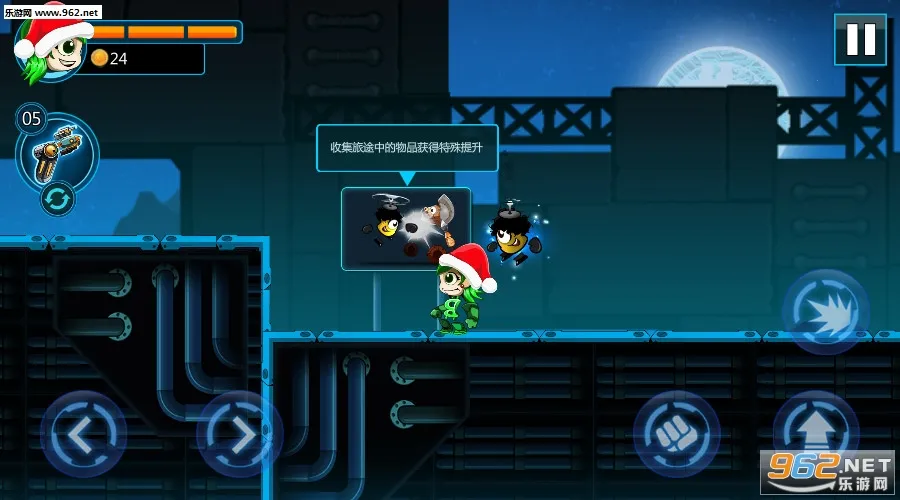Fire the weapon with the blast button

pyautogui.click(x=825, y=312)
